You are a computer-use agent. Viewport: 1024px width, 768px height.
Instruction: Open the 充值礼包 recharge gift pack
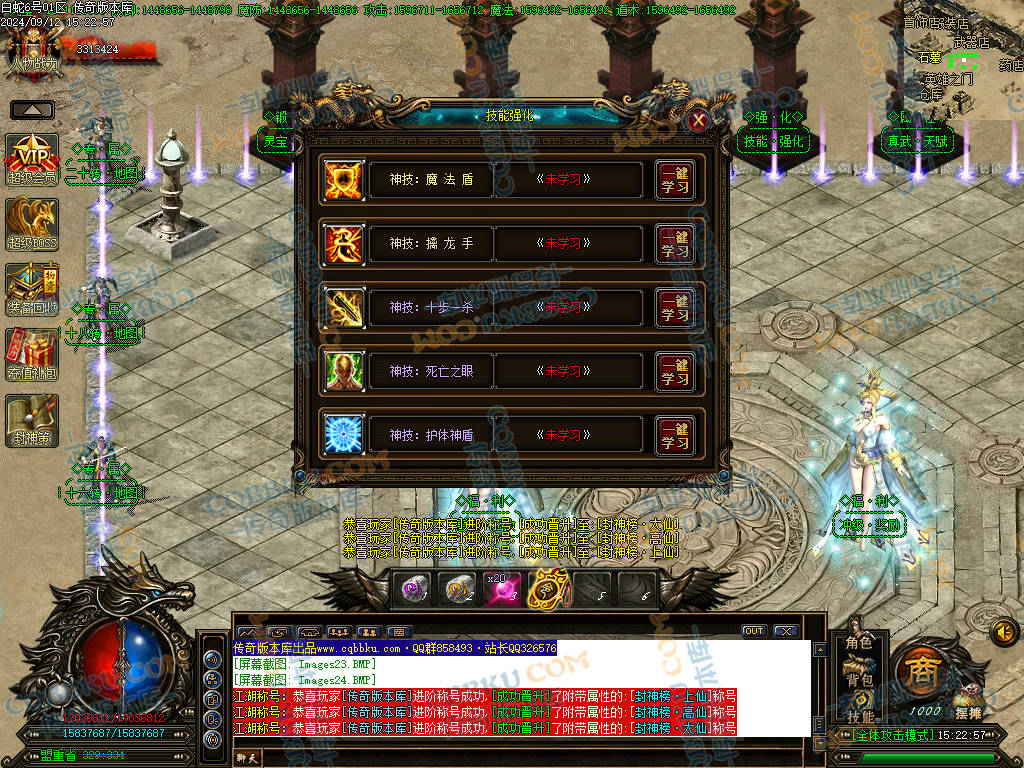(x=33, y=353)
